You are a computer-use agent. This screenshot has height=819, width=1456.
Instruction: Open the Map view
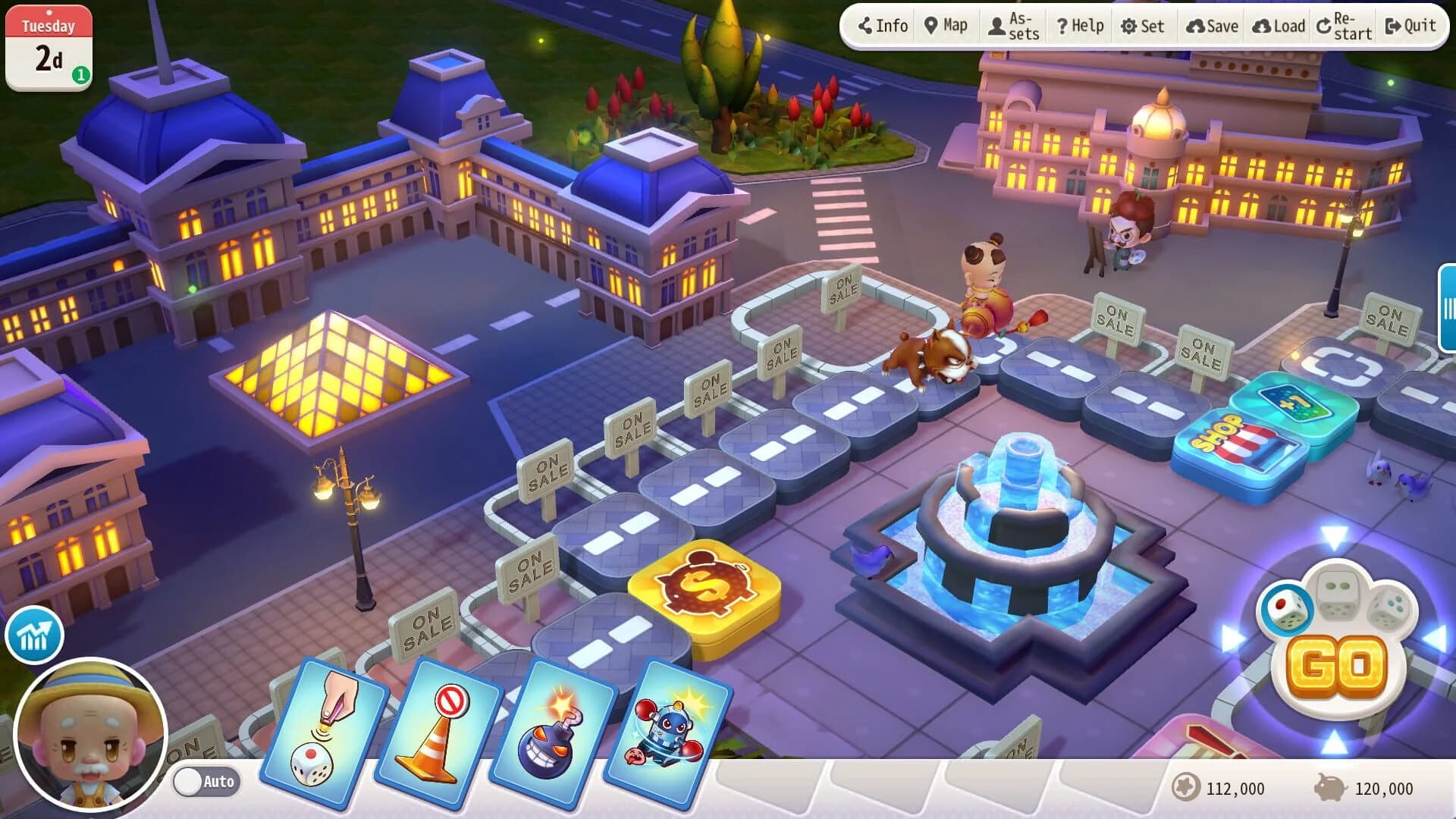[x=946, y=25]
